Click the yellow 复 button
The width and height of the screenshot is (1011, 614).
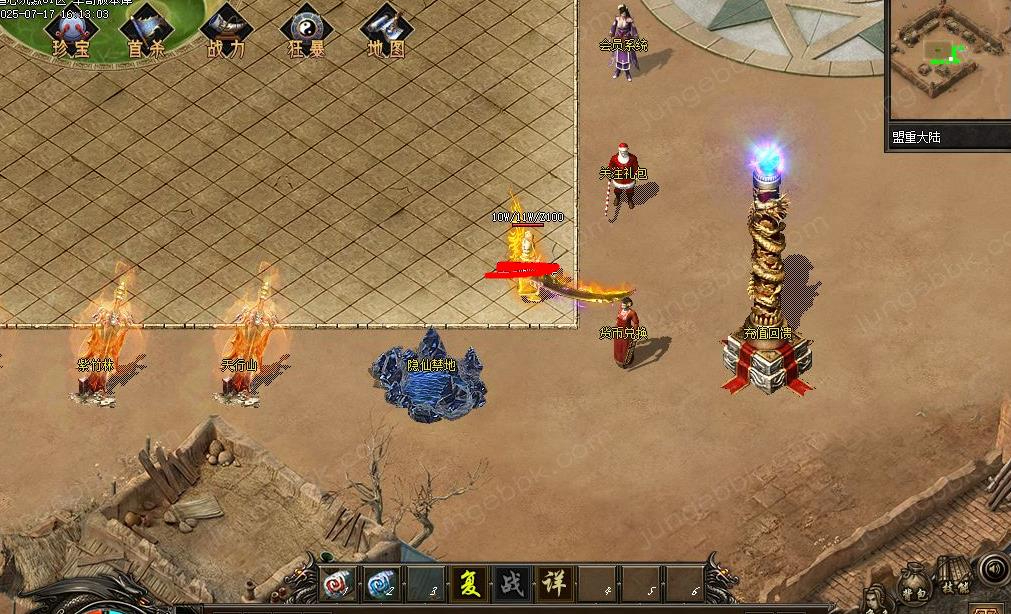coord(467,582)
